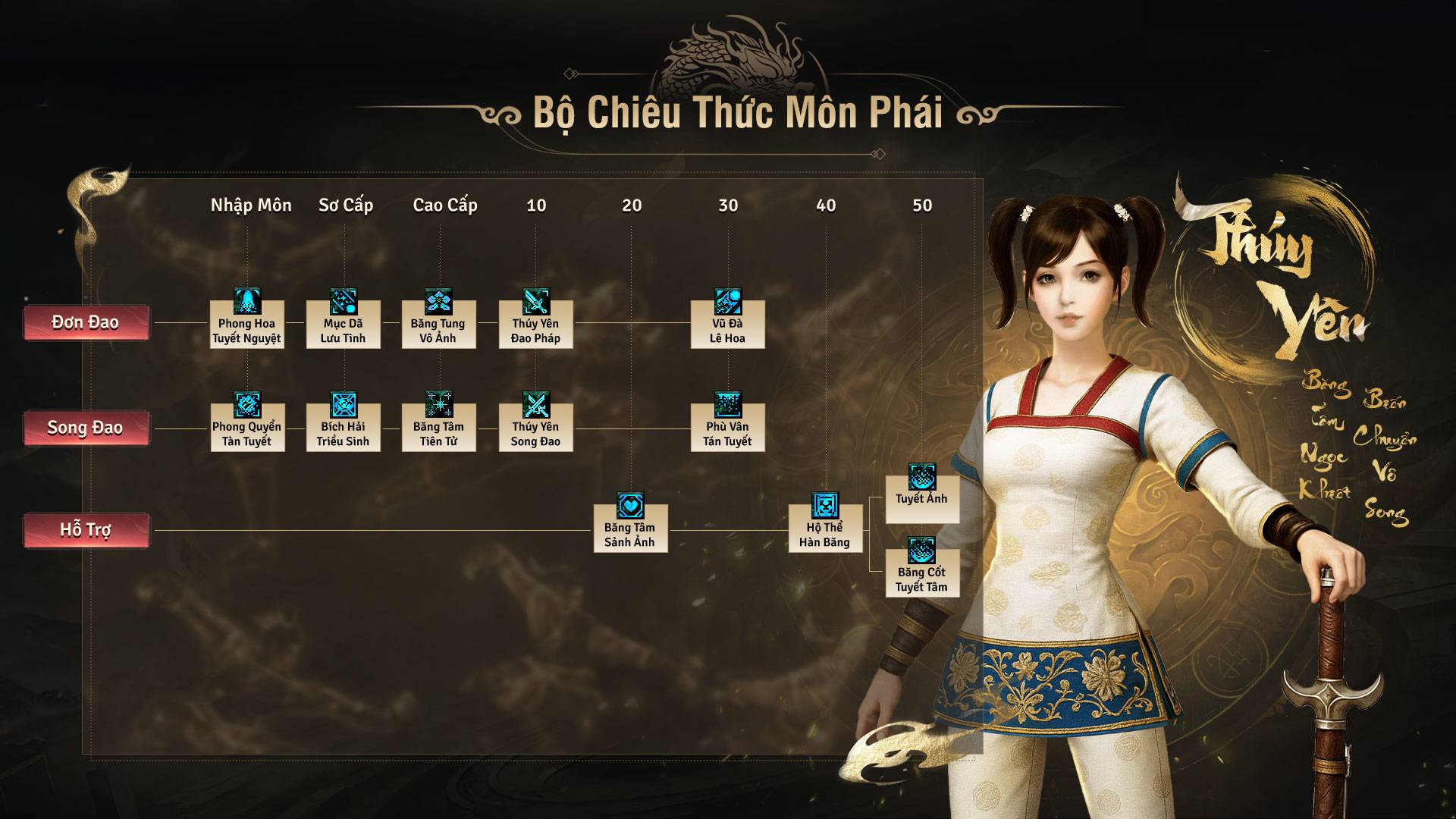Select the Đơn Đao skill row label
This screenshot has height=819, width=1456.
(86, 323)
